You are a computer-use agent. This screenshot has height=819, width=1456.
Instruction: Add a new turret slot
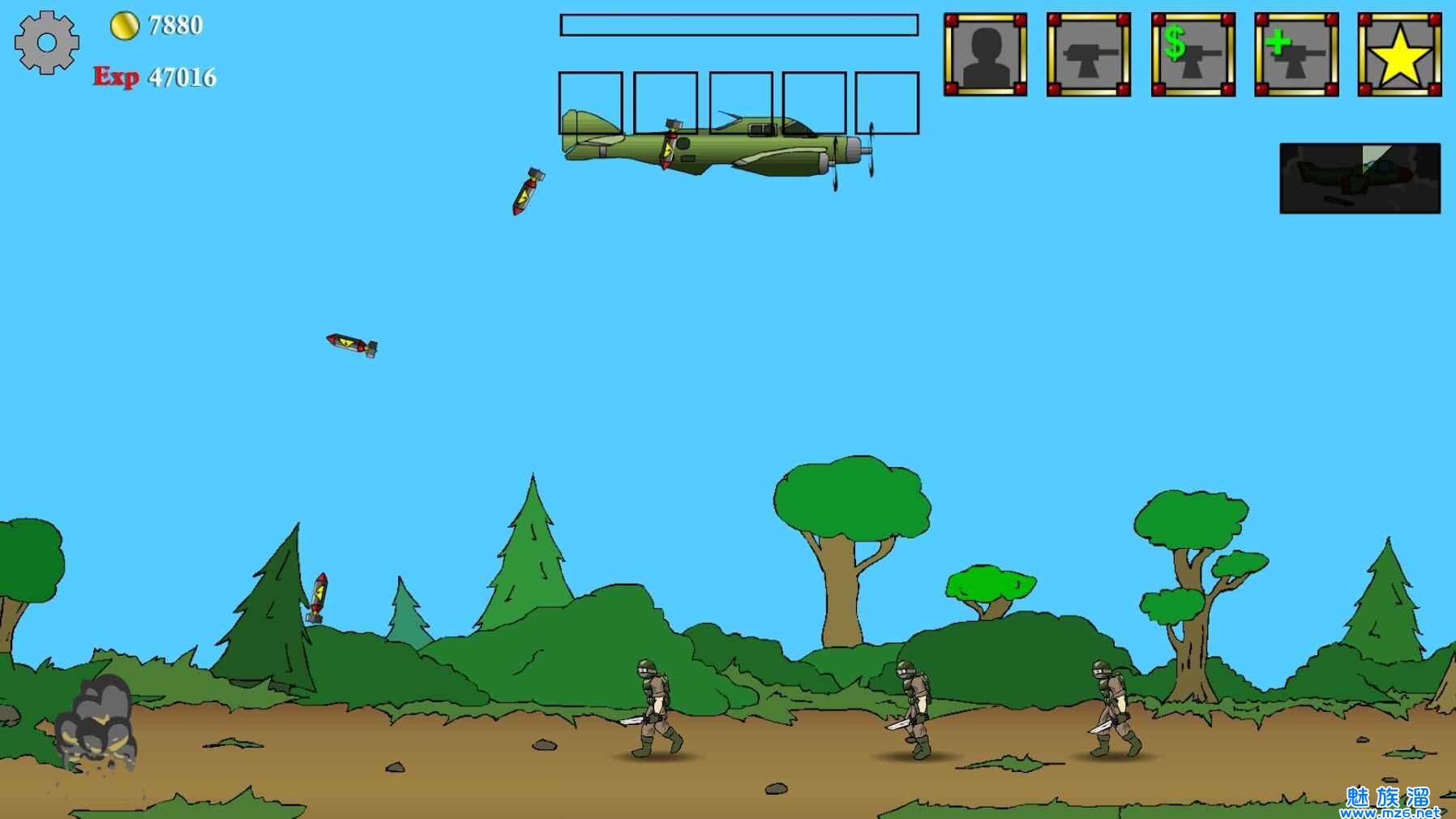(x=1295, y=54)
